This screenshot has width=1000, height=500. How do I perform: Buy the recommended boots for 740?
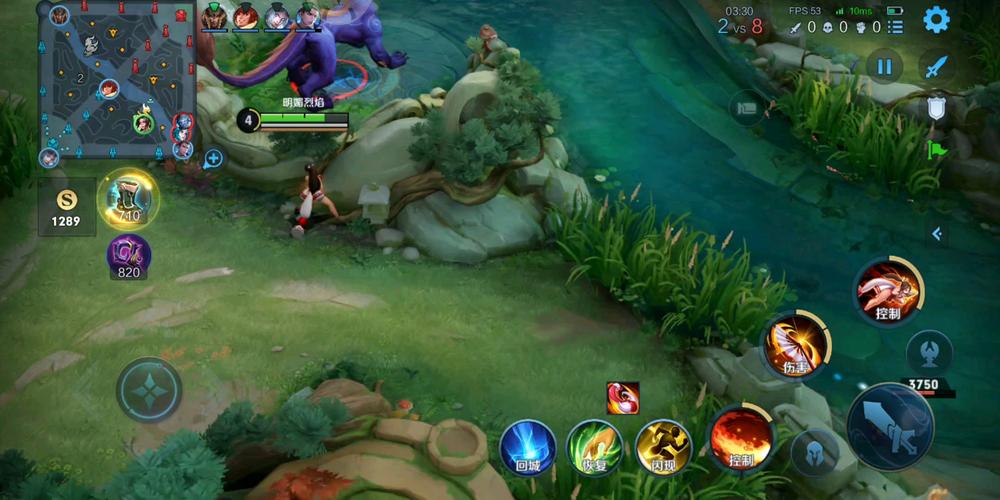128,199
